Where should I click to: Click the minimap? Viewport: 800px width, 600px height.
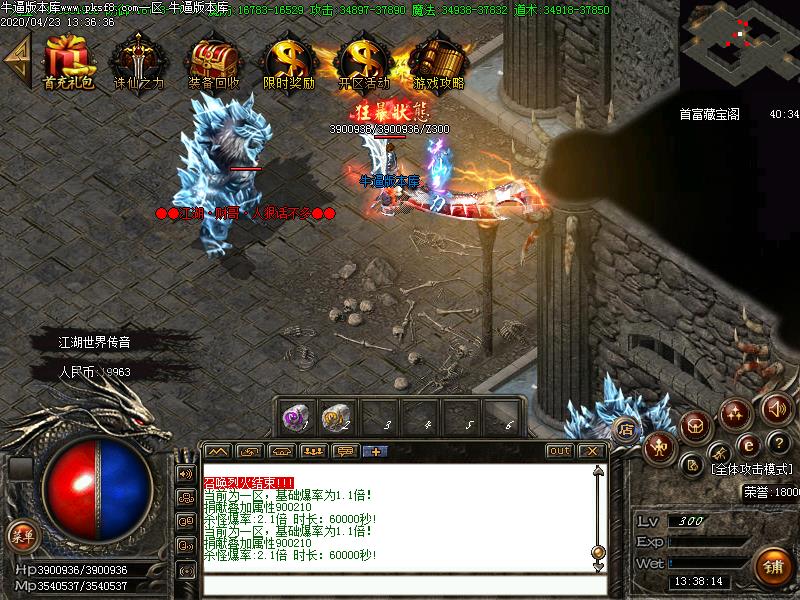739,40
